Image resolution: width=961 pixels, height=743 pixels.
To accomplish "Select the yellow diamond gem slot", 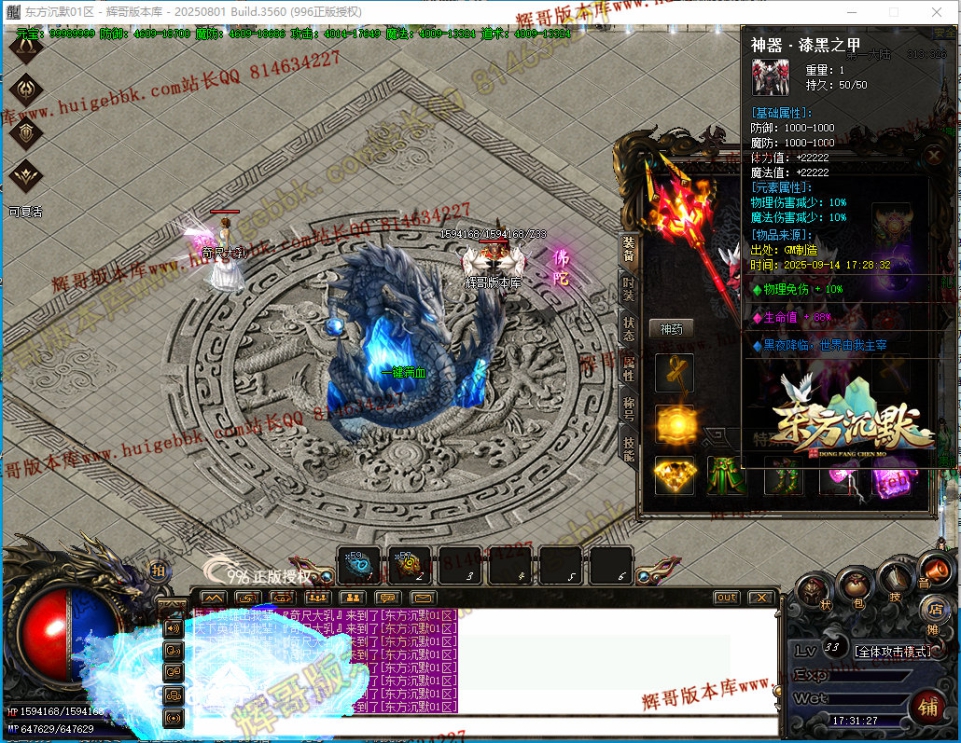I will tap(675, 475).
